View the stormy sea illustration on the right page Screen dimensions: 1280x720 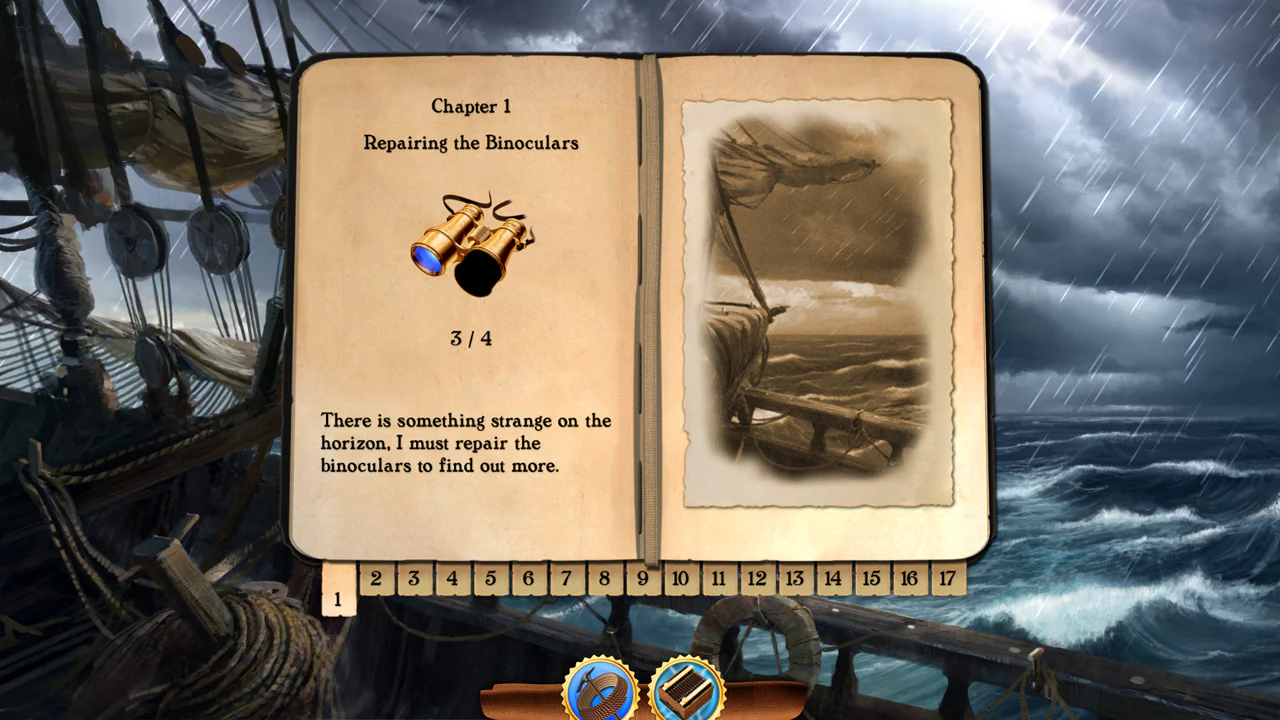[x=820, y=300]
